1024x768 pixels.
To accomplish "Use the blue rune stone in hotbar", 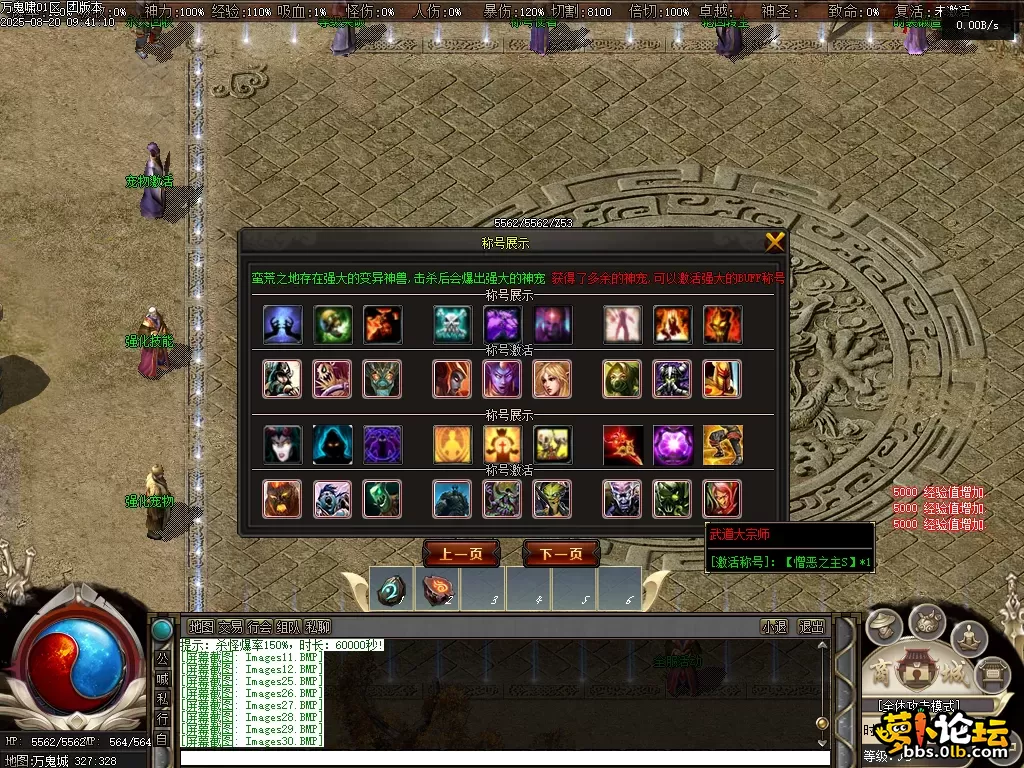I will coord(391,590).
